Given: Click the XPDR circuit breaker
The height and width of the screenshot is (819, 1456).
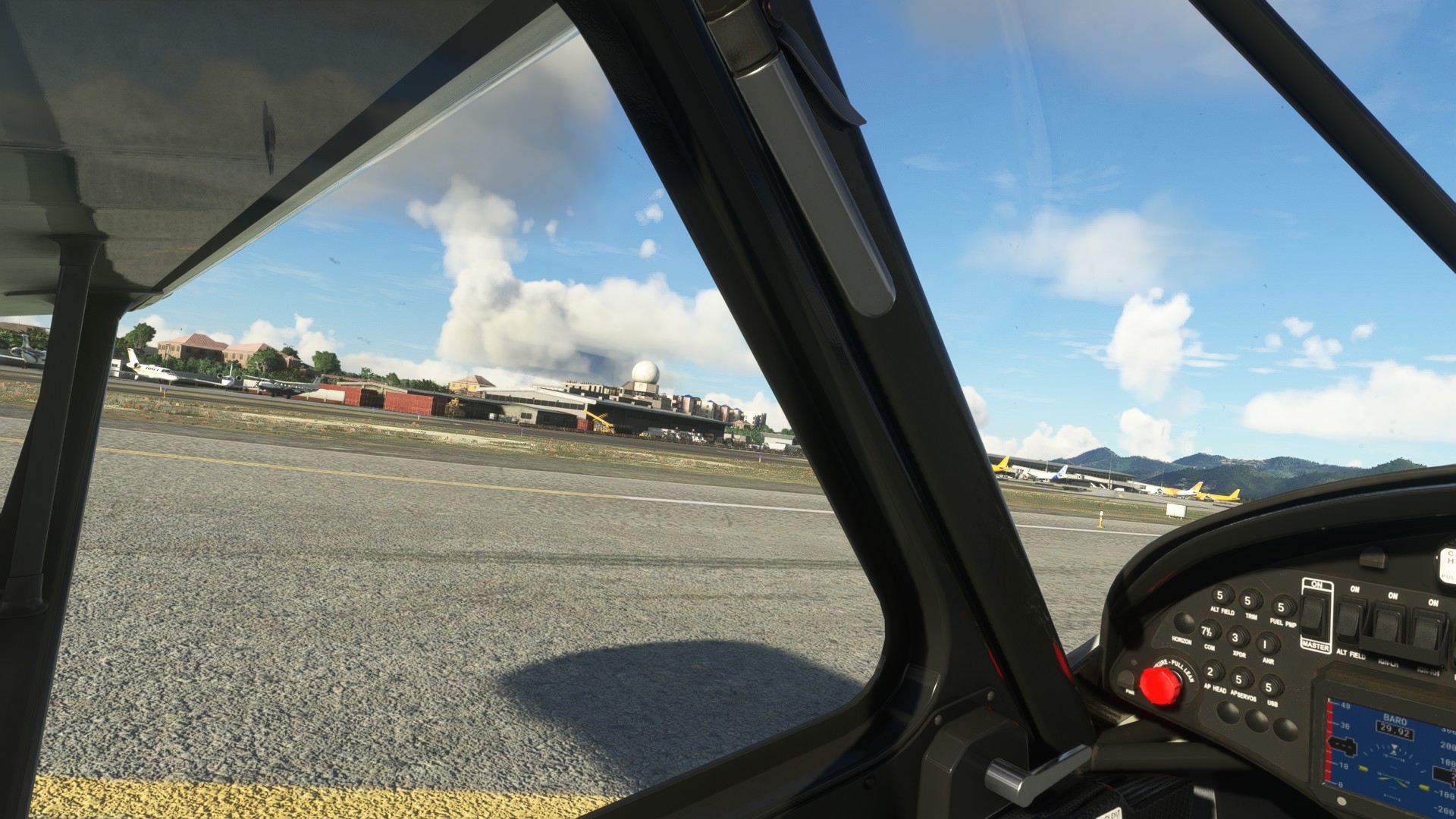Looking at the screenshot, I should point(1238,638).
